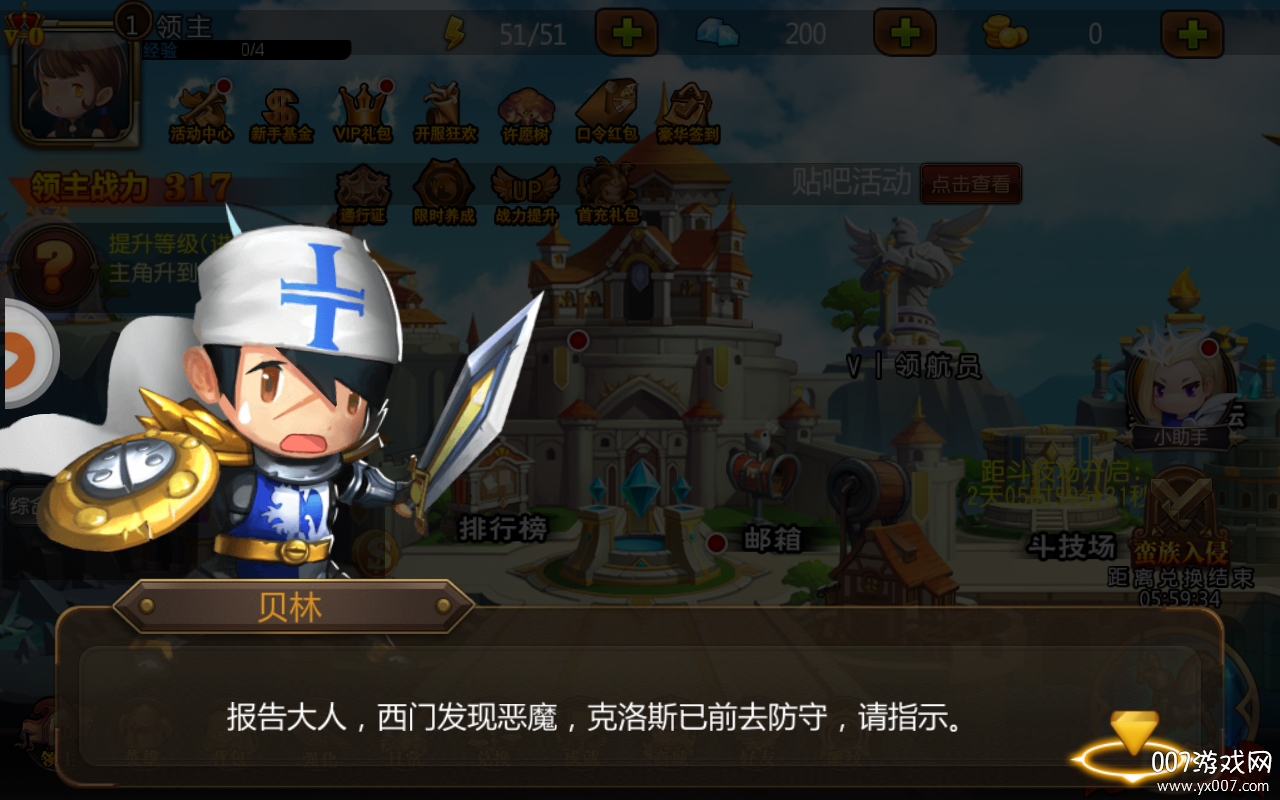1280x800 pixels.
Task: Open the VIP礼包 gift pack icon
Action: 362,110
